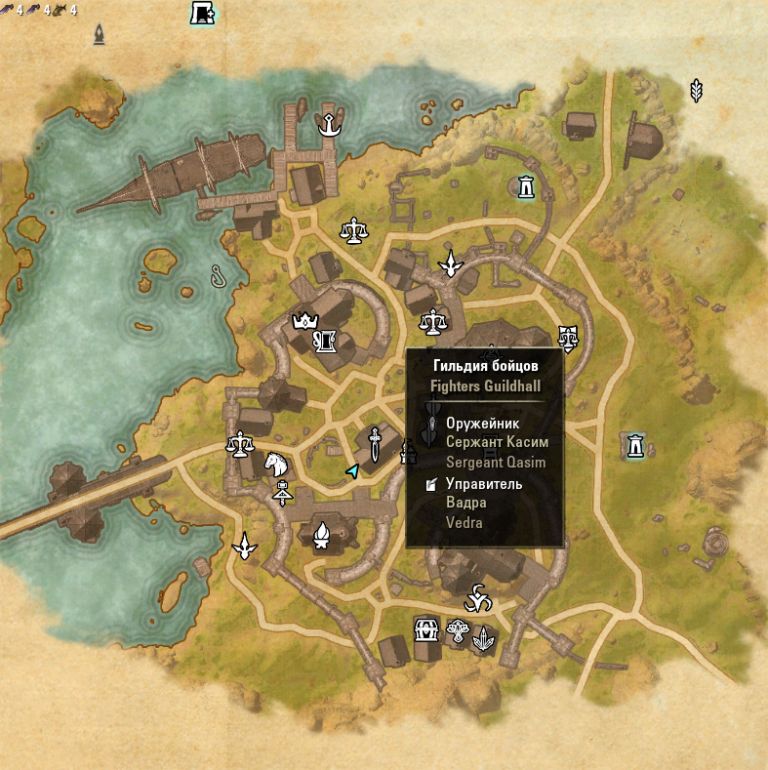The height and width of the screenshot is (770, 768).
Task: Choose the crown icon map marker
Action: pos(303,321)
